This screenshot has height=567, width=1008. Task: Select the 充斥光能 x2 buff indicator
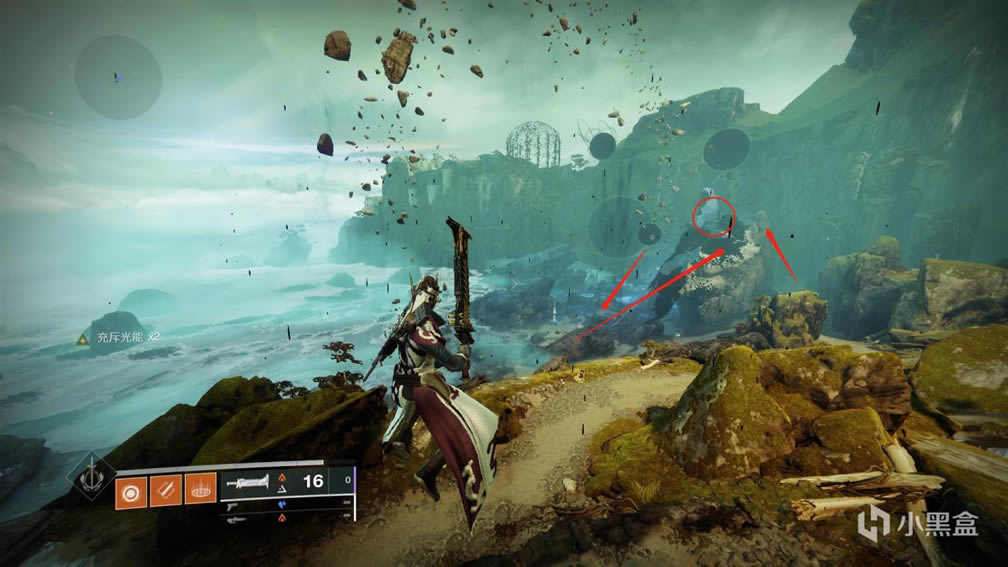point(120,340)
